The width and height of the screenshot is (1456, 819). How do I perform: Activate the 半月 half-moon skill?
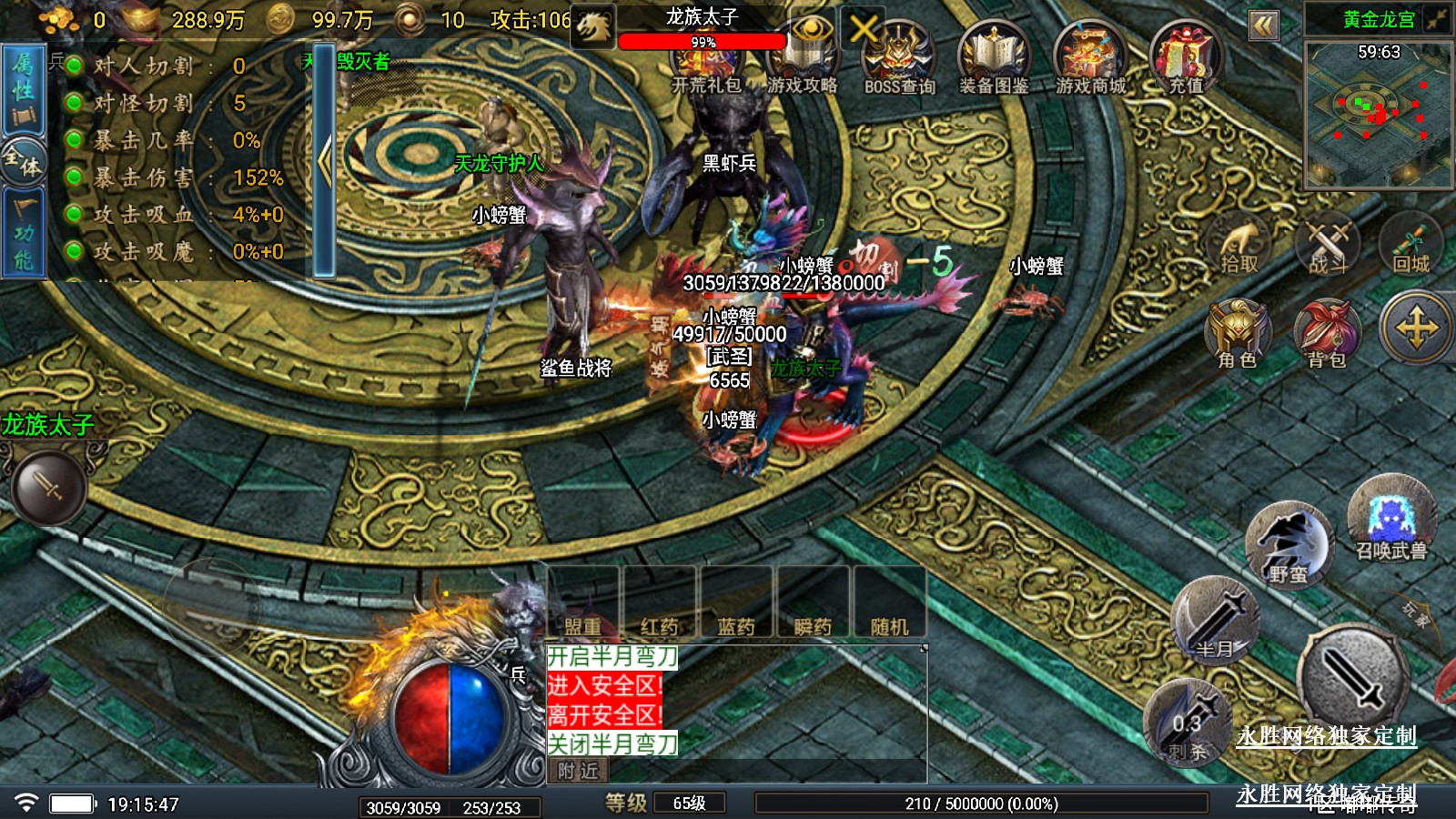(1216, 622)
